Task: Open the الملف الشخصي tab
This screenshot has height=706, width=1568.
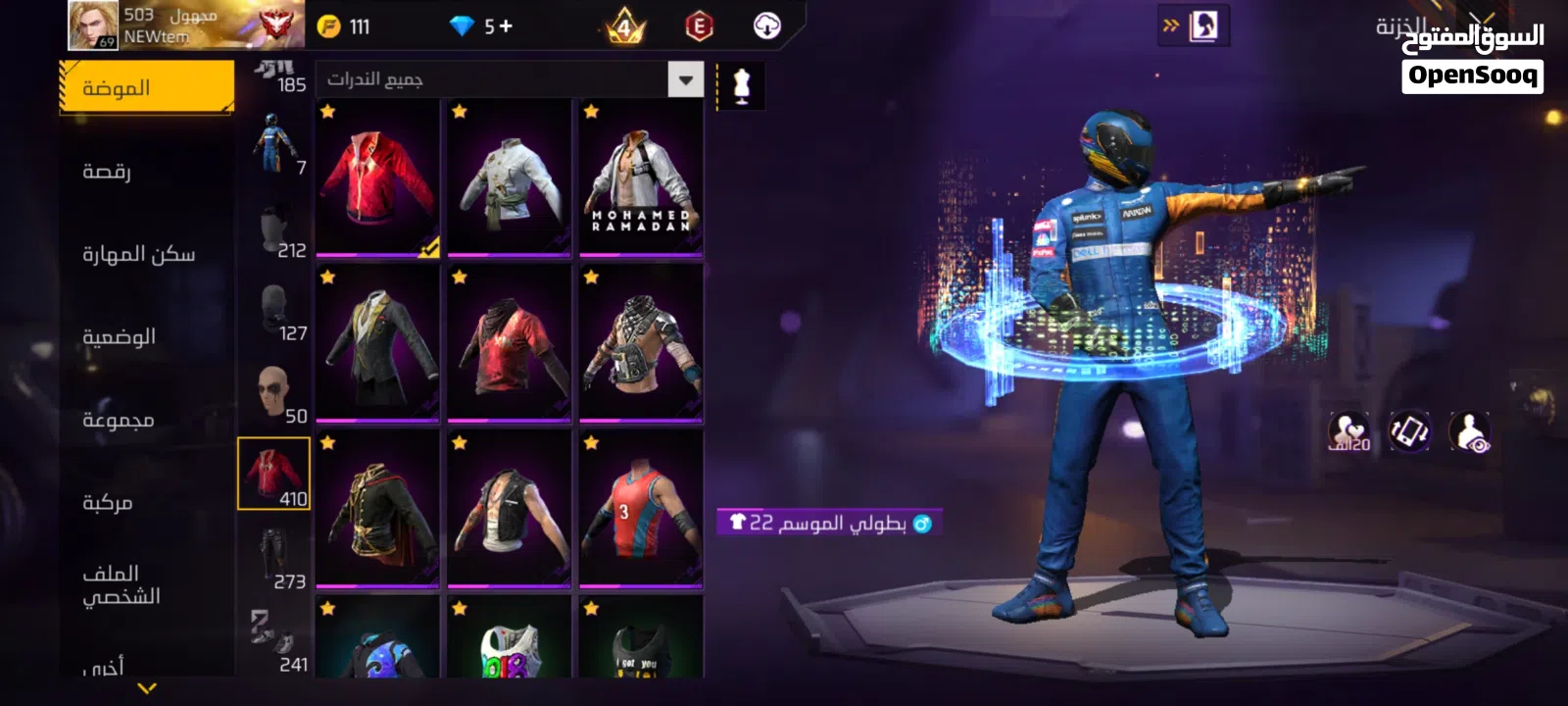Action: tap(121, 584)
